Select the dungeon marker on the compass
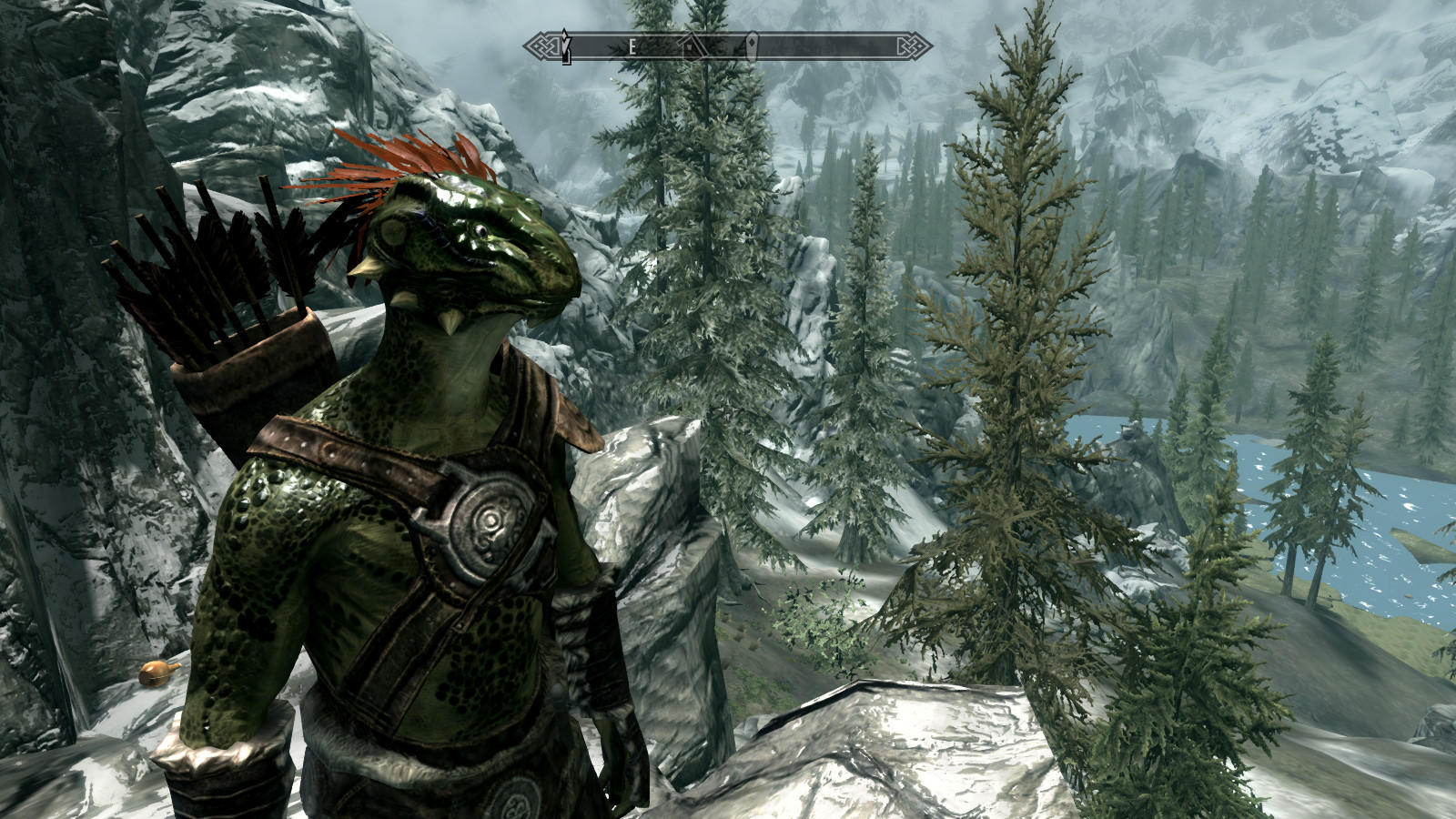 pyautogui.click(x=752, y=44)
